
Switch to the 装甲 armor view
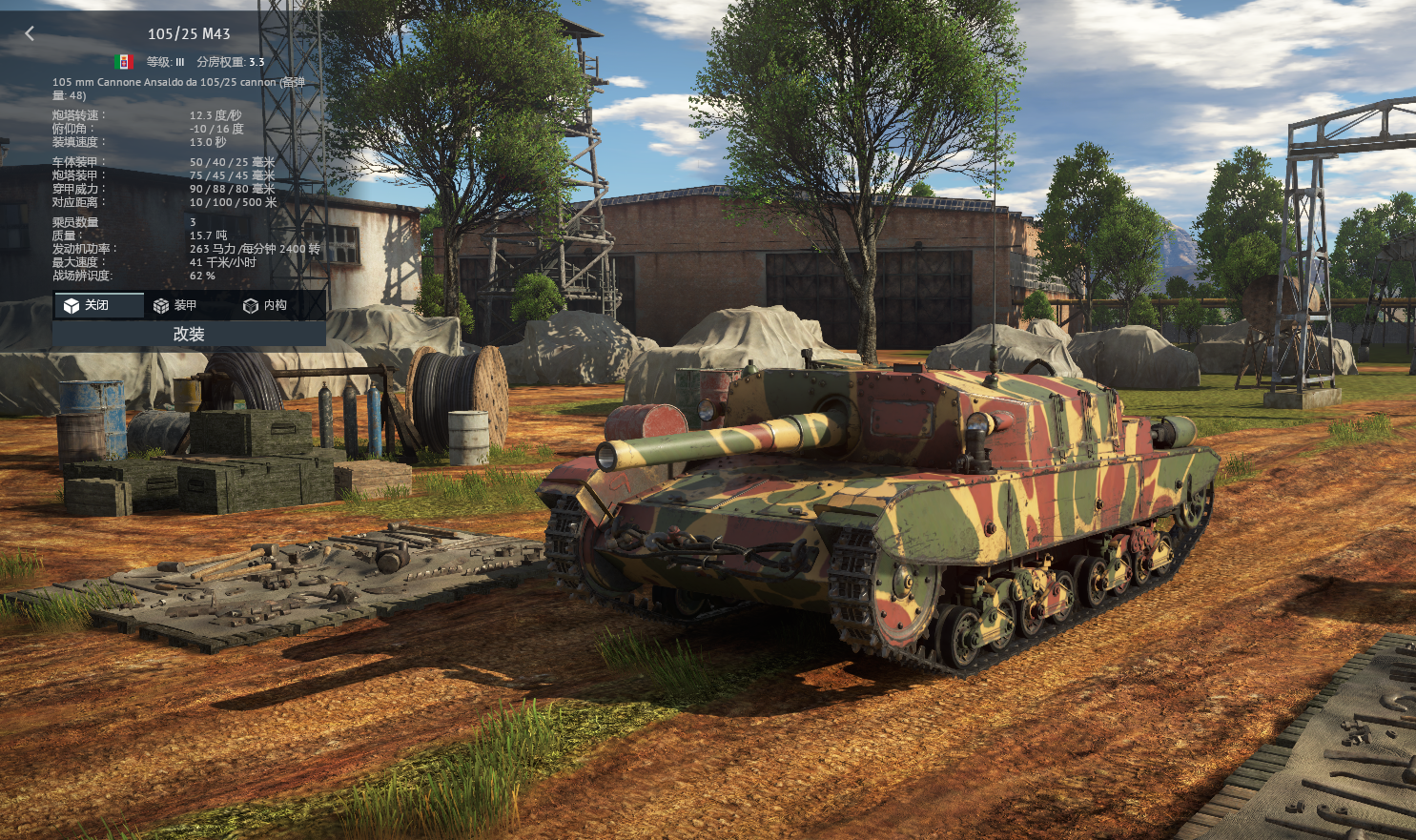pos(175,305)
